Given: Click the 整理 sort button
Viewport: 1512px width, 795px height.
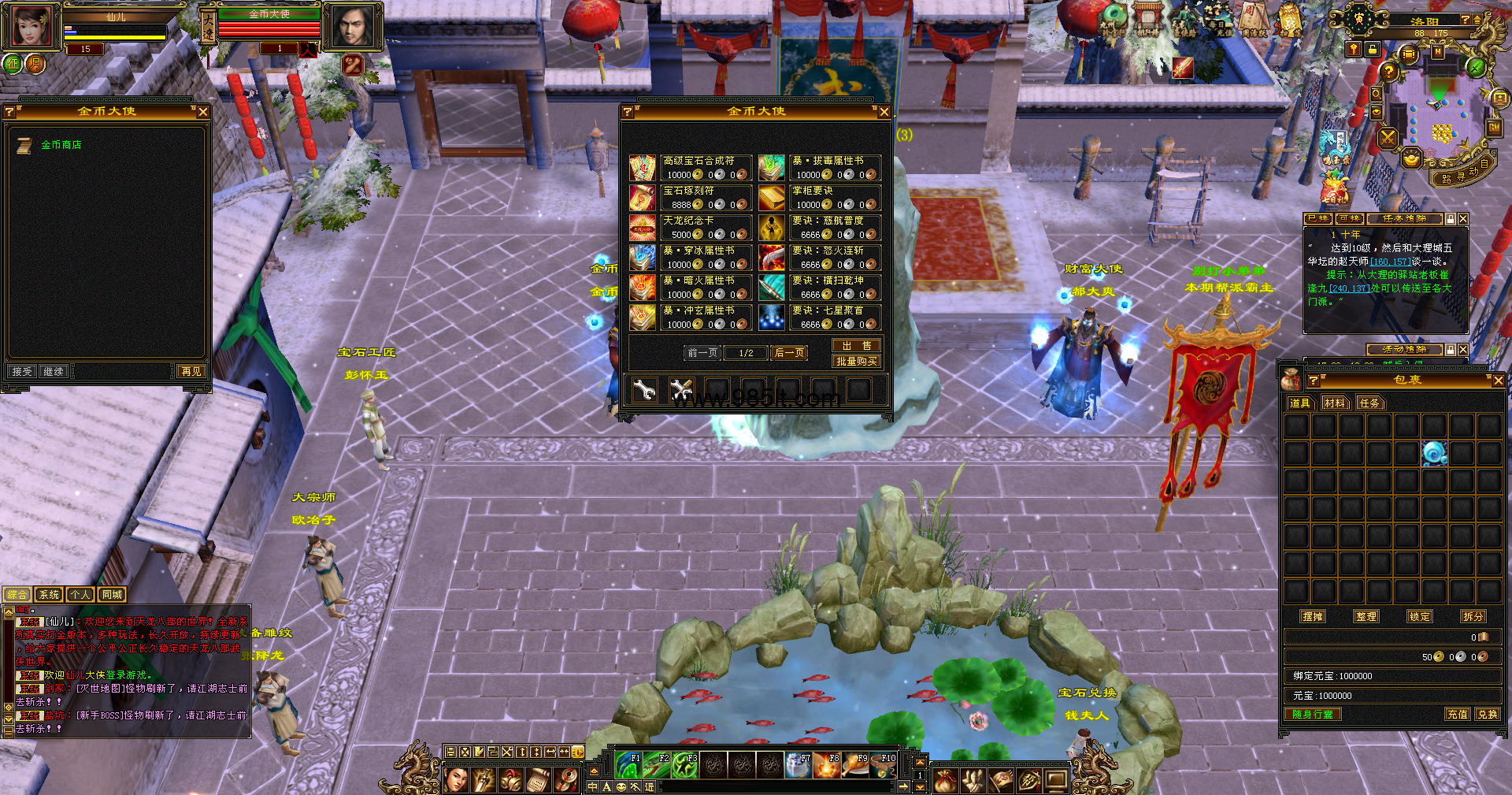Looking at the screenshot, I should pos(1366,617).
